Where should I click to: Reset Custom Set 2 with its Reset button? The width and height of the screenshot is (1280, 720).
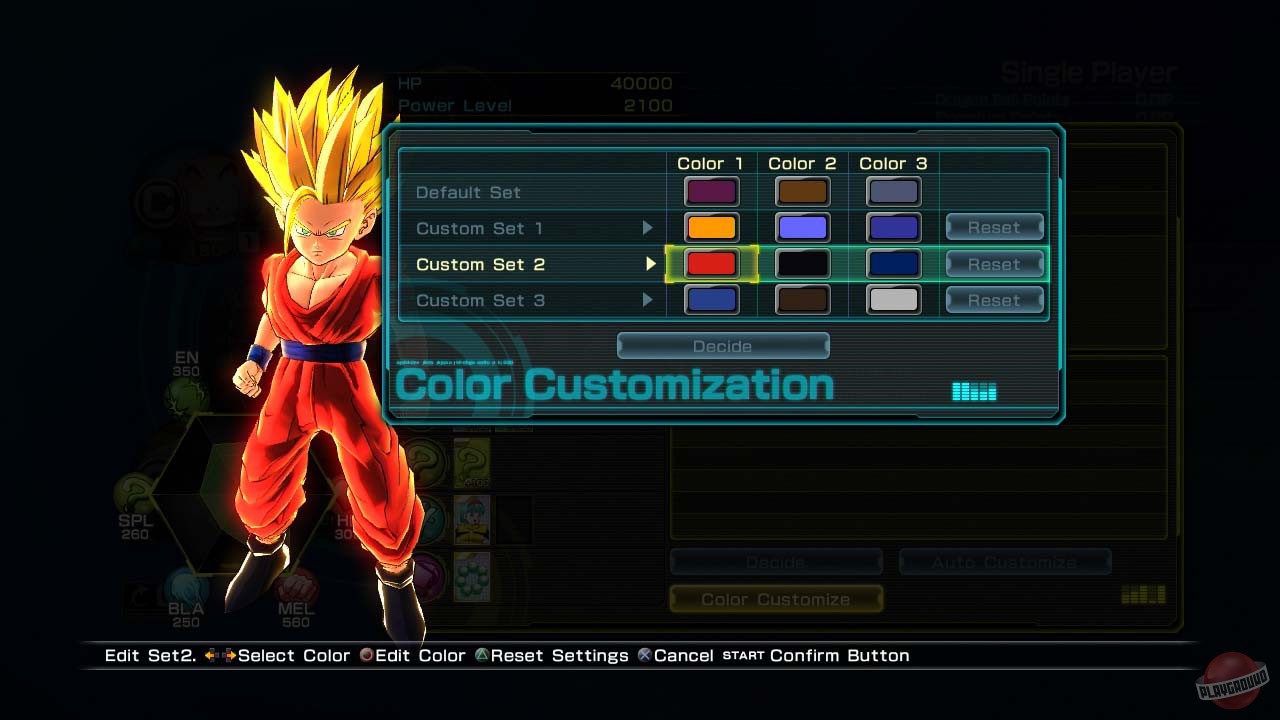point(994,263)
